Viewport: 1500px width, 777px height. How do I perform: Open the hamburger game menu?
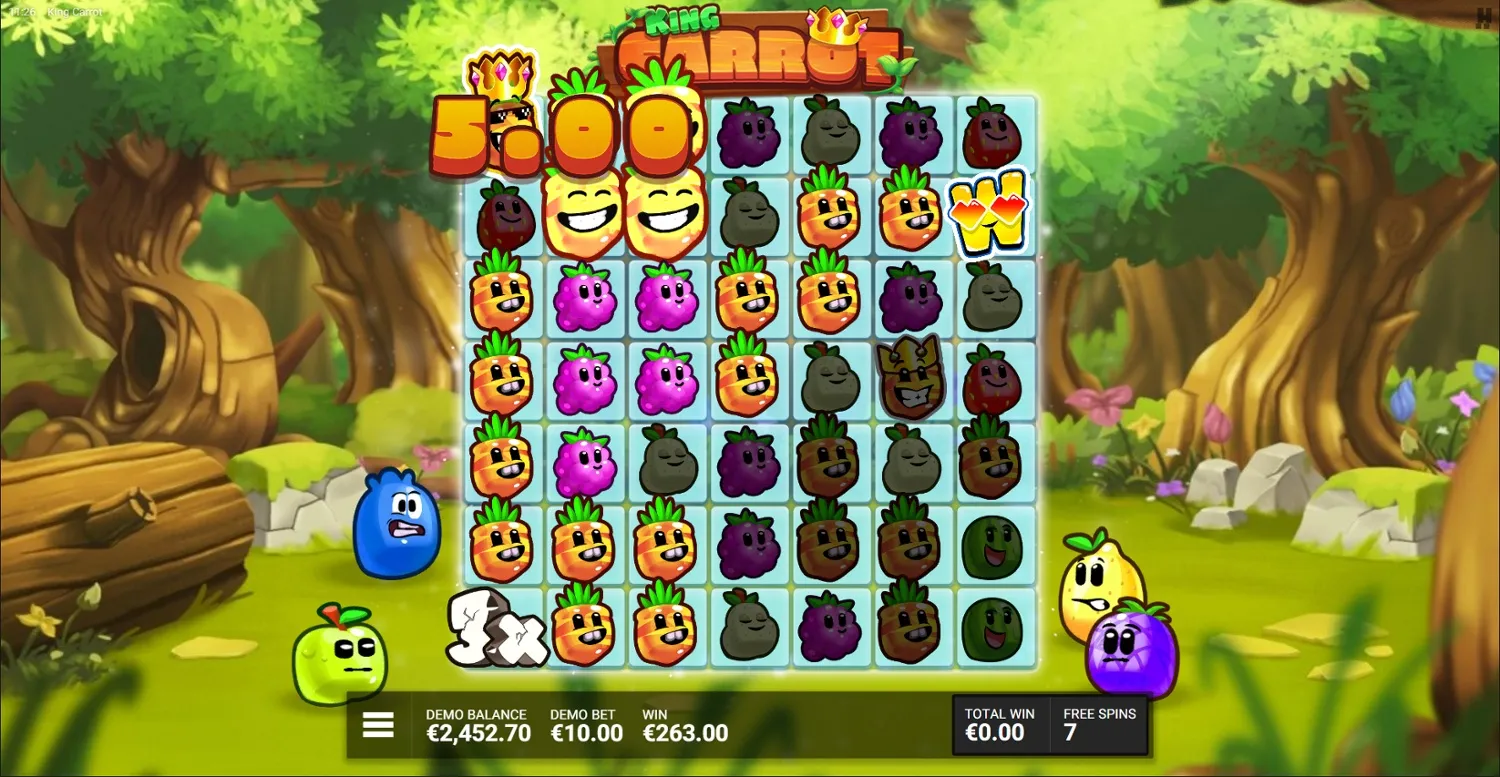(x=377, y=724)
